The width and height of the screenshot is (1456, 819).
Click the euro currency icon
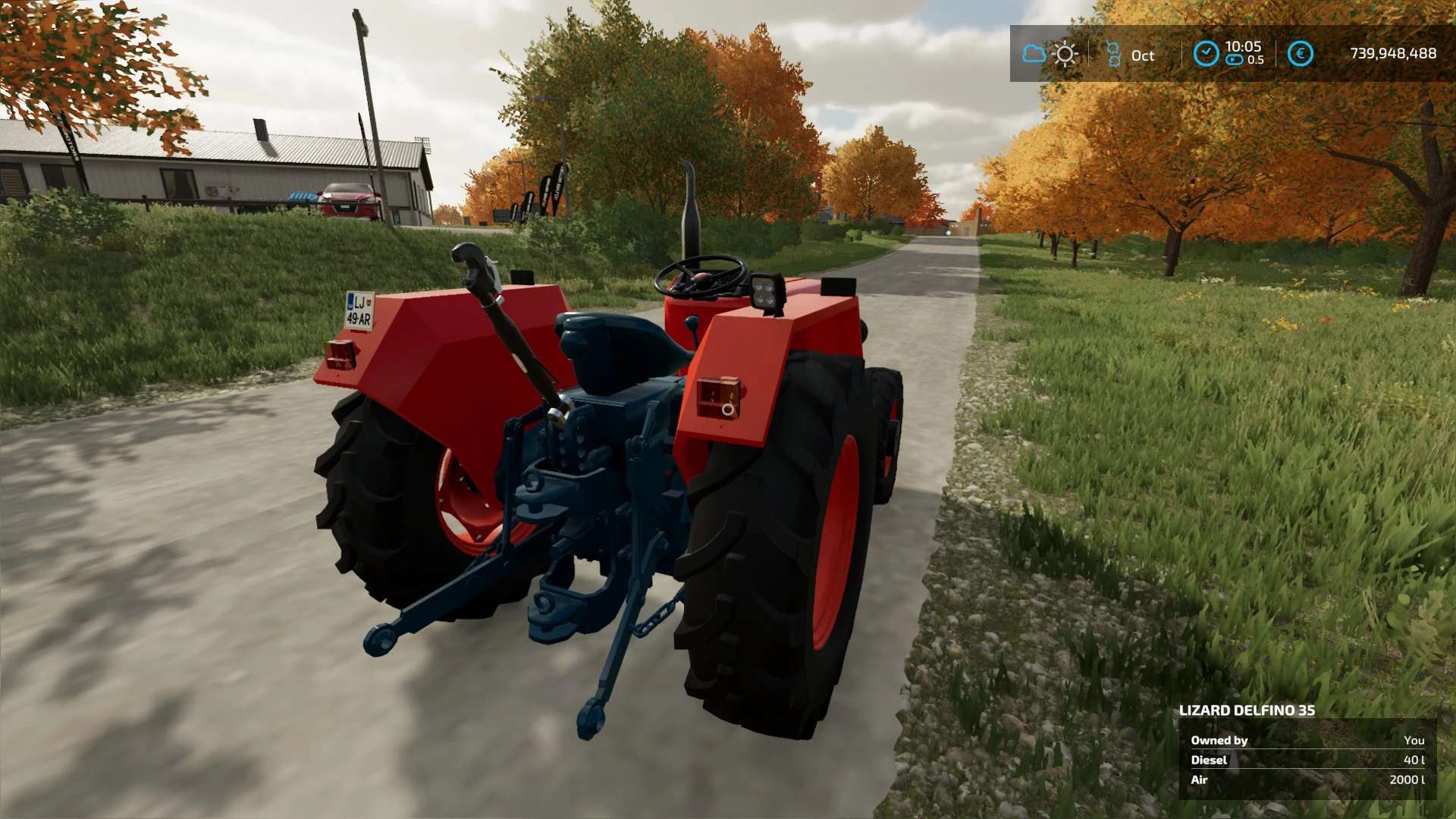[x=1300, y=54]
